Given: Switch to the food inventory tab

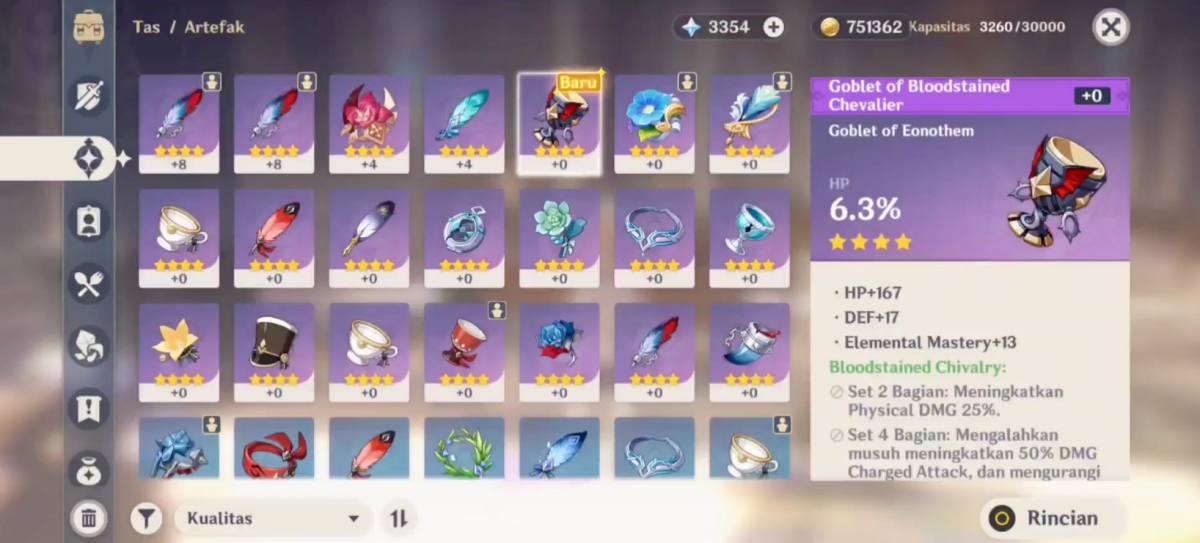Looking at the screenshot, I should pyautogui.click(x=89, y=284).
